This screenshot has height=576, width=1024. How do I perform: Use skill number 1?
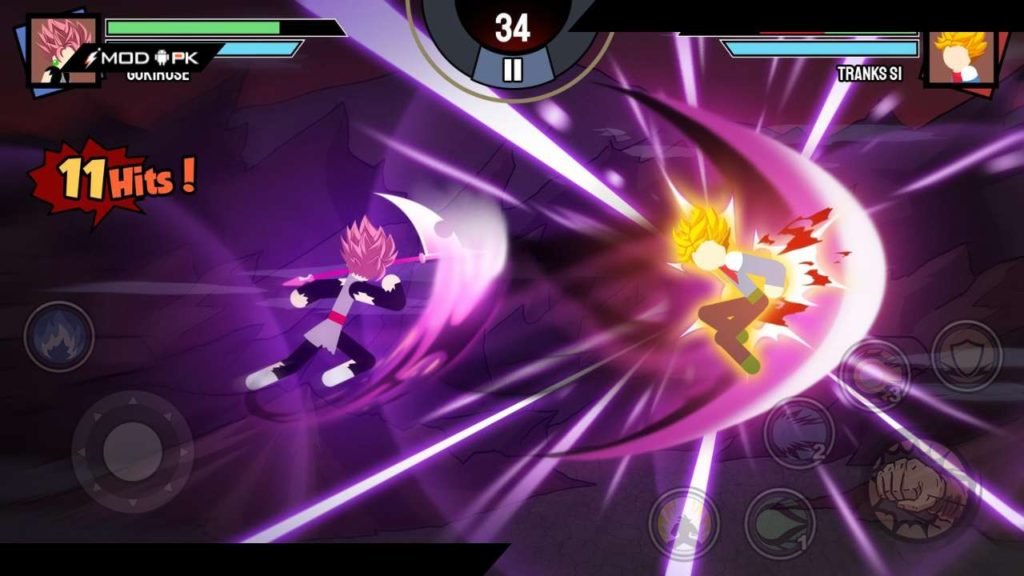click(779, 522)
